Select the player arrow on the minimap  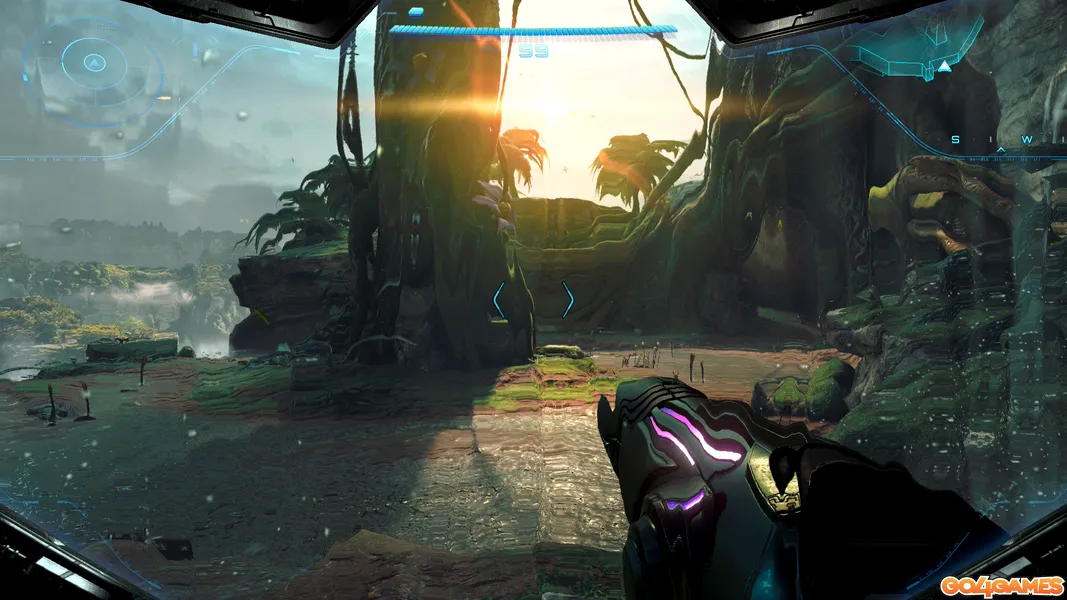coord(944,67)
